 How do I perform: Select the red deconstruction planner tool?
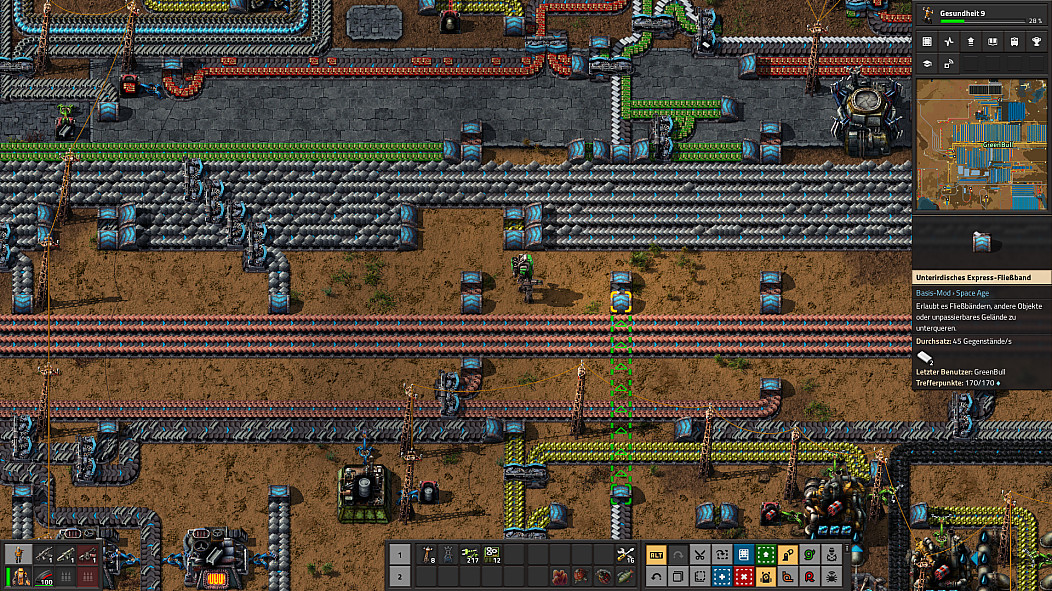pyautogui.click(x=743, y=576)
